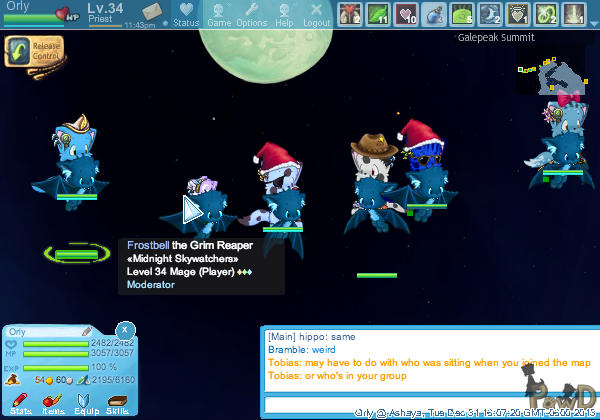Open the Skills book
This screenshot has width=600, height=420.
point(117,403)
